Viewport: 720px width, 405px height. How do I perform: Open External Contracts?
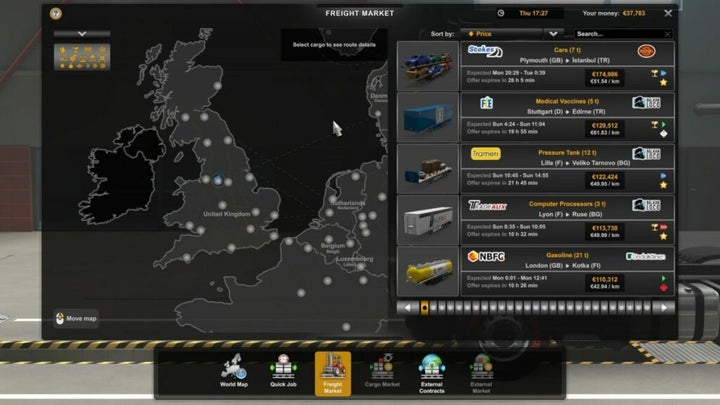432,372
